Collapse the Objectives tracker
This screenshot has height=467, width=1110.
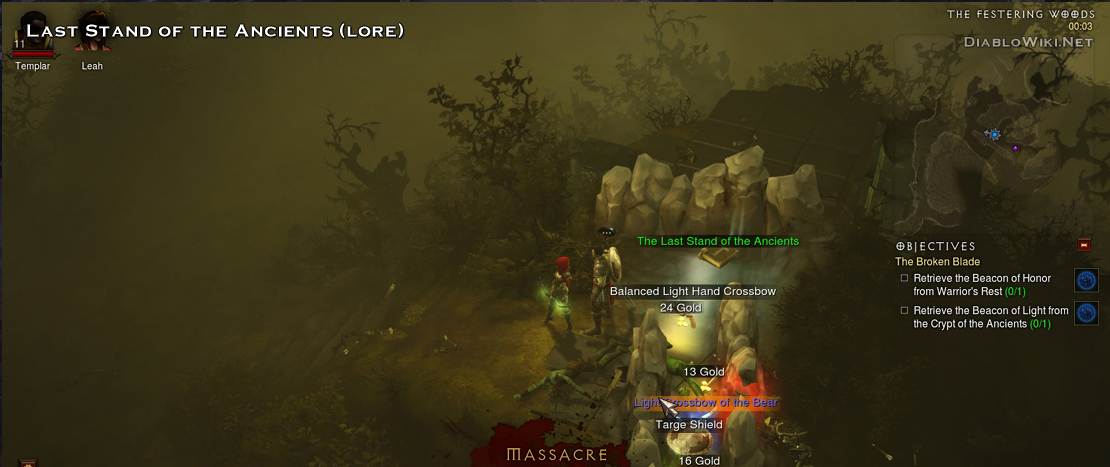click(1084, 245)
